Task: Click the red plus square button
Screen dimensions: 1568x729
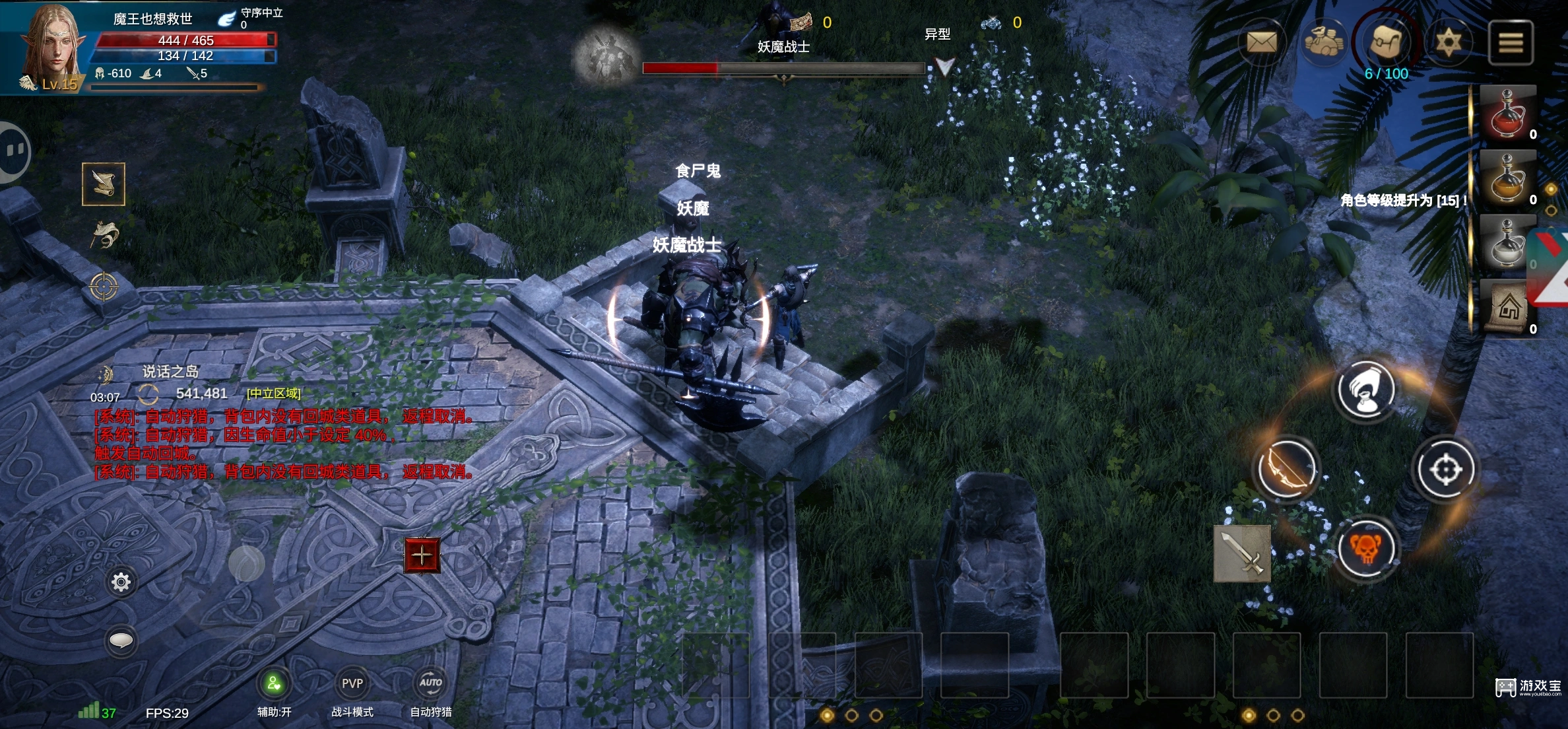Action: click(x=422, y=556)
